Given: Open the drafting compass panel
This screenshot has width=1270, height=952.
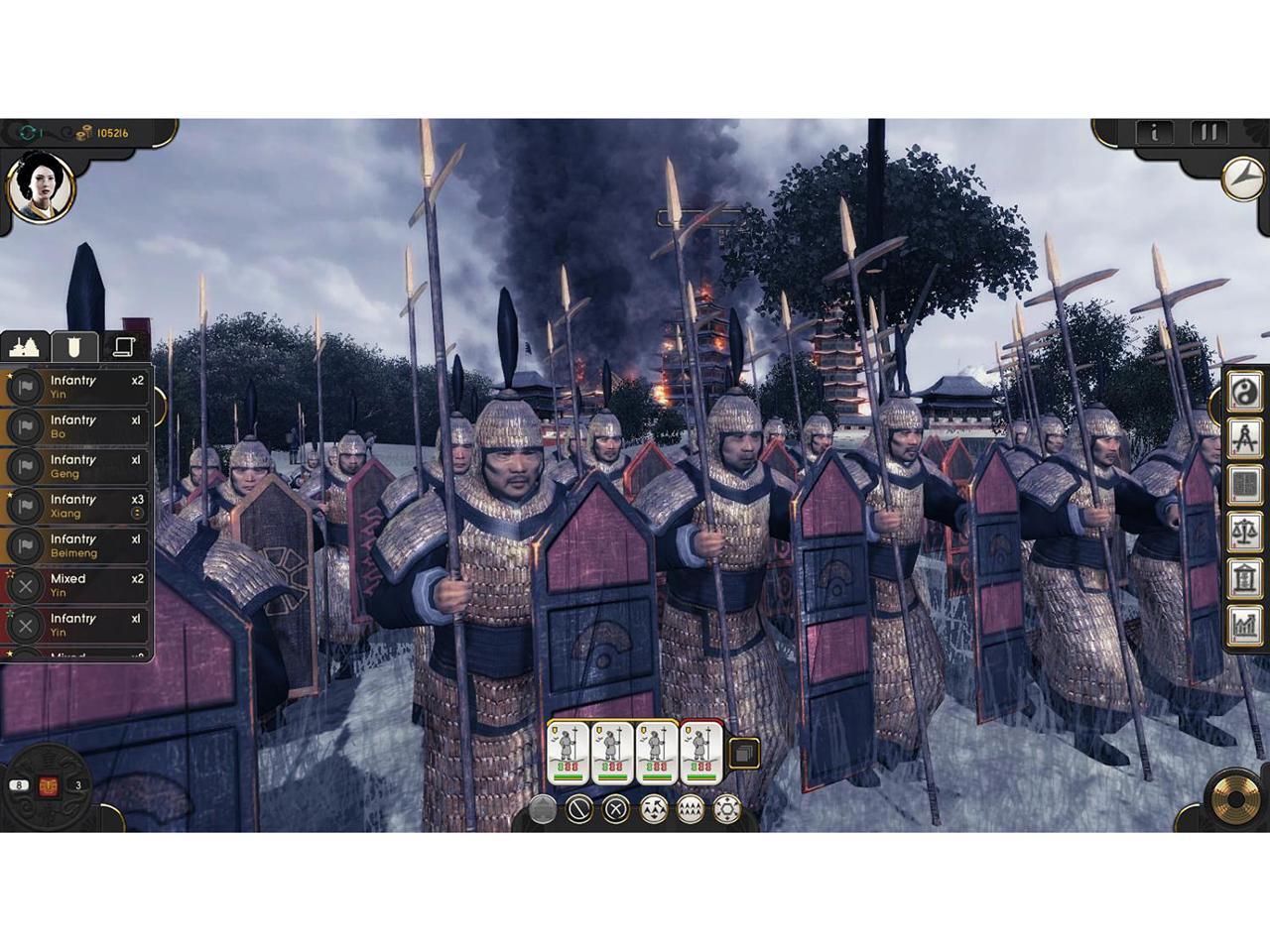Looking at the screenshot, I should [x=1244, y=438].
